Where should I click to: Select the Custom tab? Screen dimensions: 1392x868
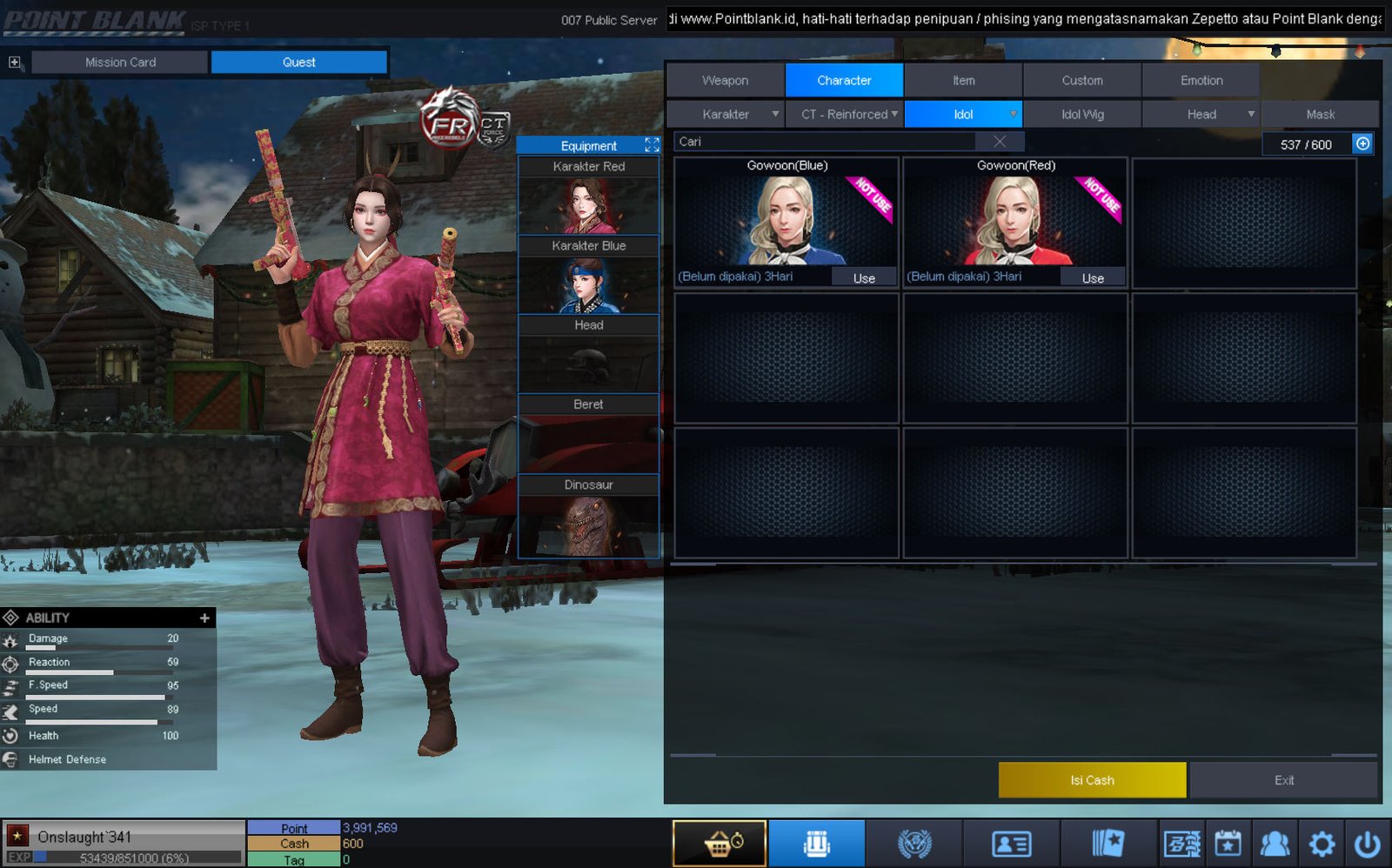click(1081, 80)
